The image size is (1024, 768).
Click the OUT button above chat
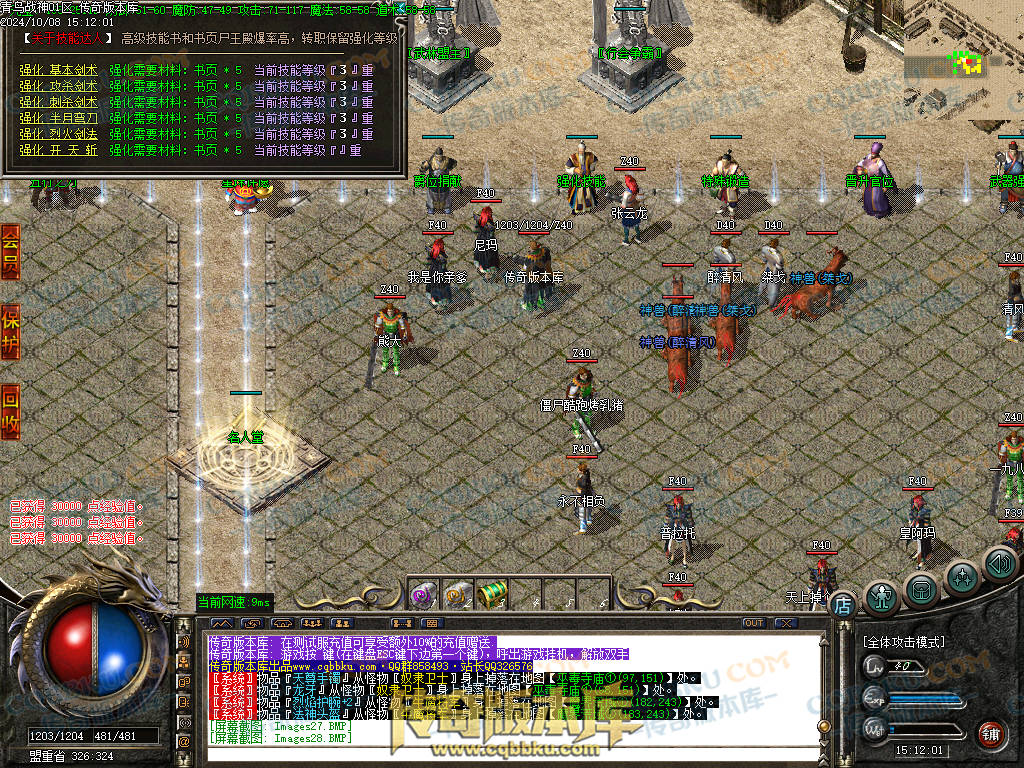click(754, 623)
